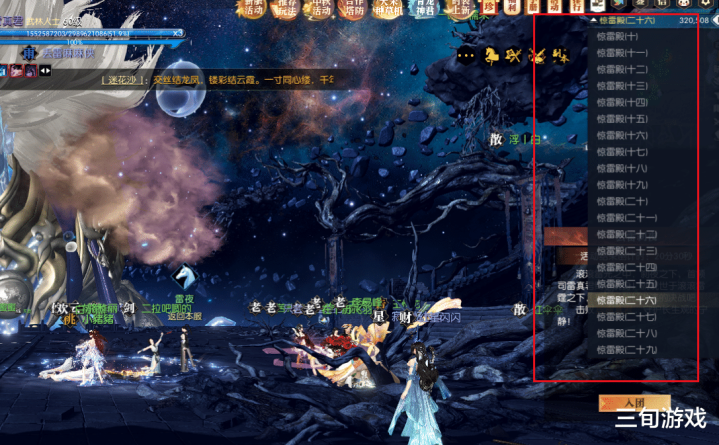Open the gear settings icon
The width and height of the screenshot is (719, 445).
click(x=706, y=6)
